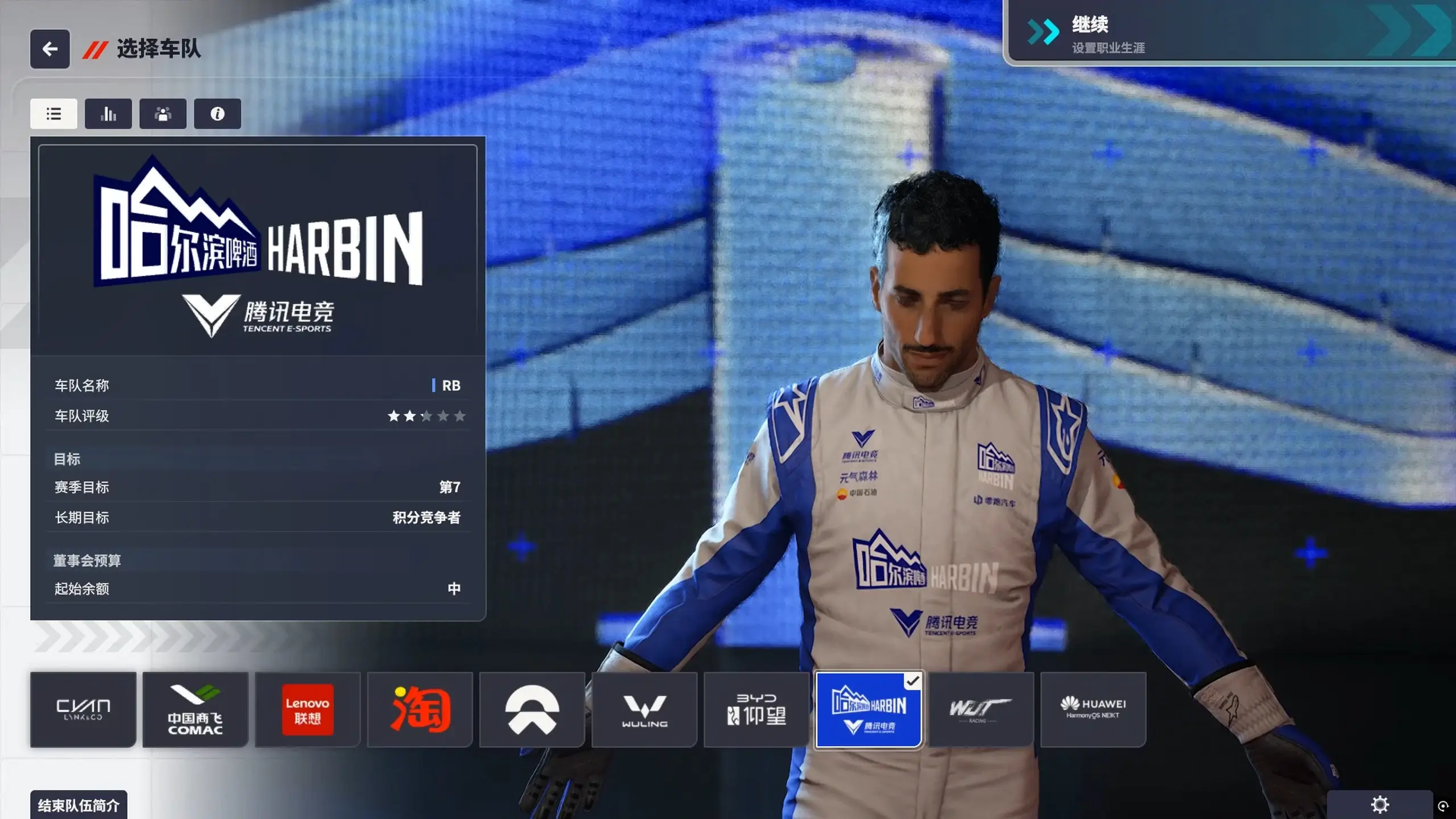
Task: Pick the BYD Yangwang team
Action: click(x=756, y=709)
